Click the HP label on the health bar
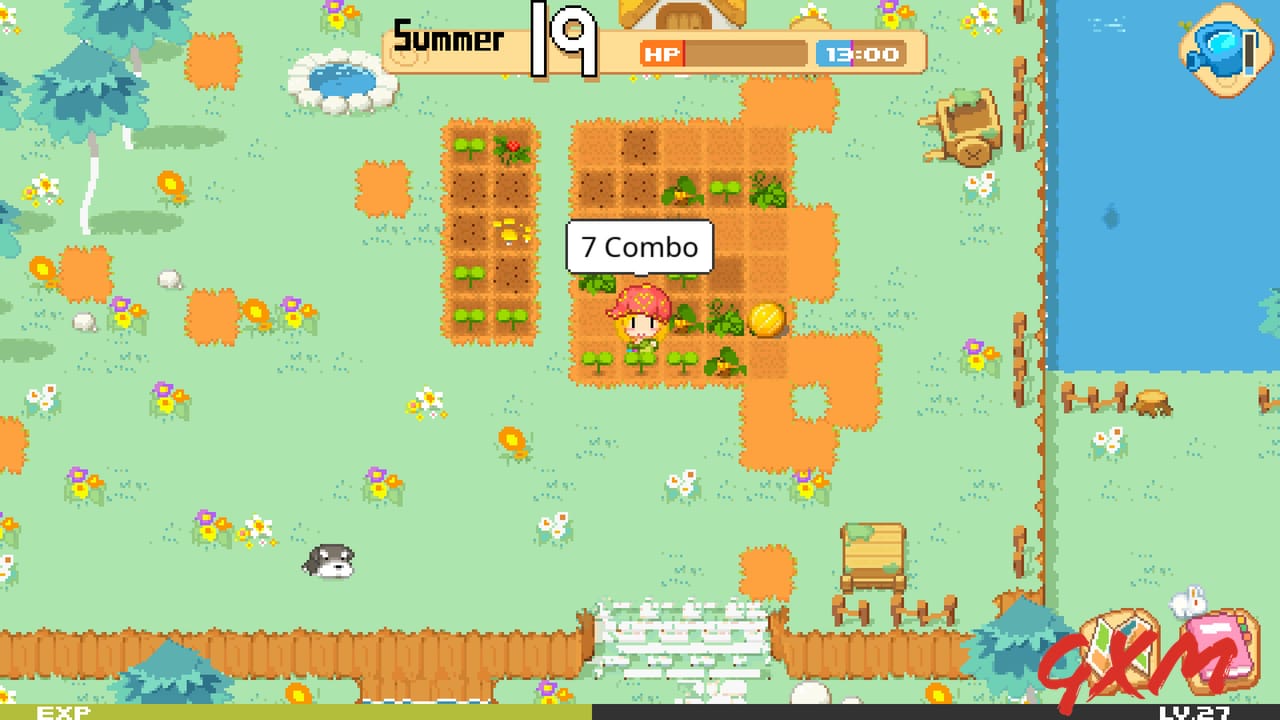This screenshot has height=720, width=1280. coord(662,53)
